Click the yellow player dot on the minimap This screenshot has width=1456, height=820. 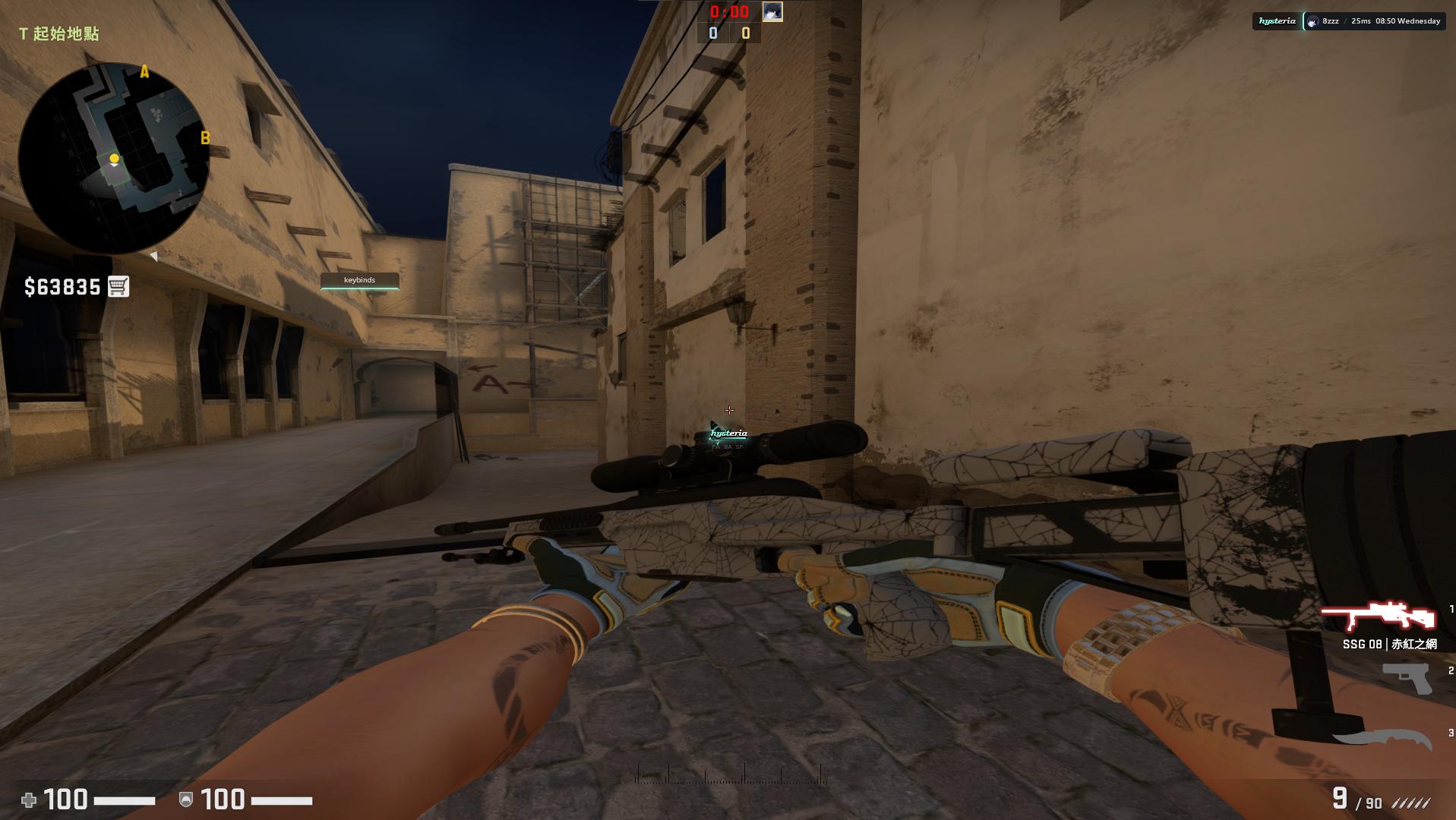(114, 158)
